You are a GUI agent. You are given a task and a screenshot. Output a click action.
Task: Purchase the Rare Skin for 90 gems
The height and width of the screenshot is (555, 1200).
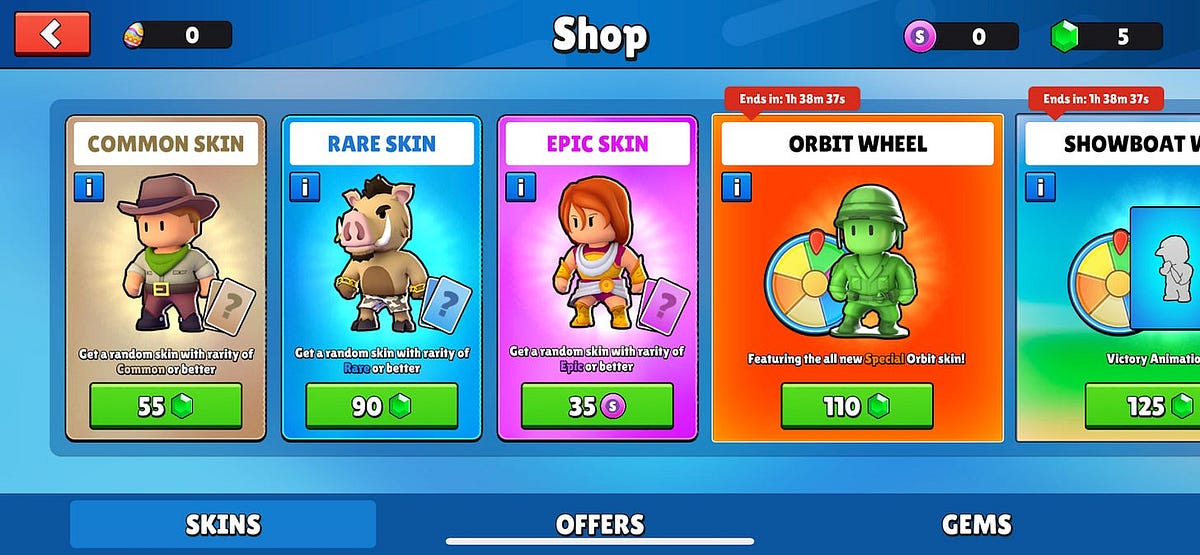point(382,406)
